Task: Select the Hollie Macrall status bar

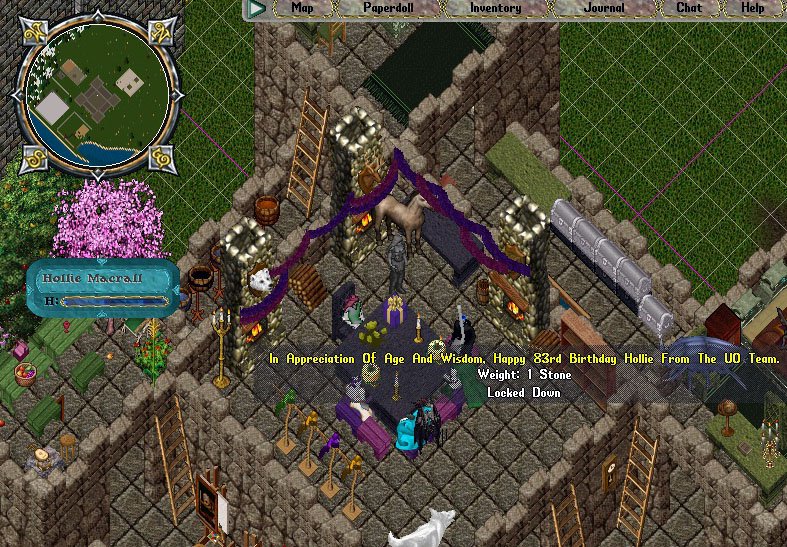Action: click(104, 288)
